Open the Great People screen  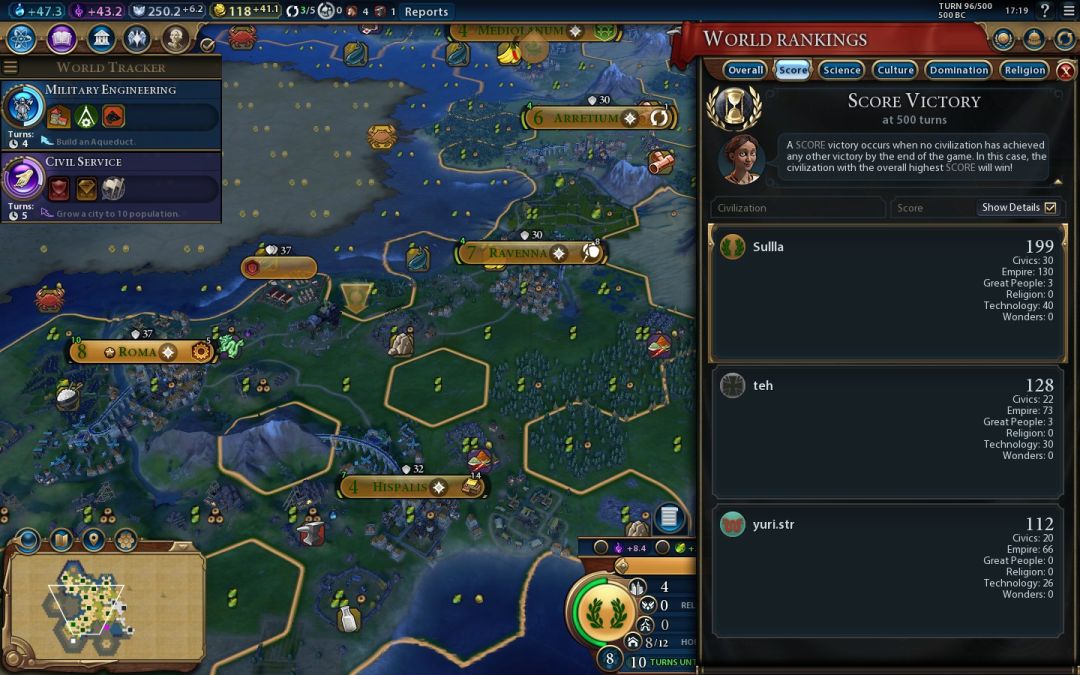point(176,39)
